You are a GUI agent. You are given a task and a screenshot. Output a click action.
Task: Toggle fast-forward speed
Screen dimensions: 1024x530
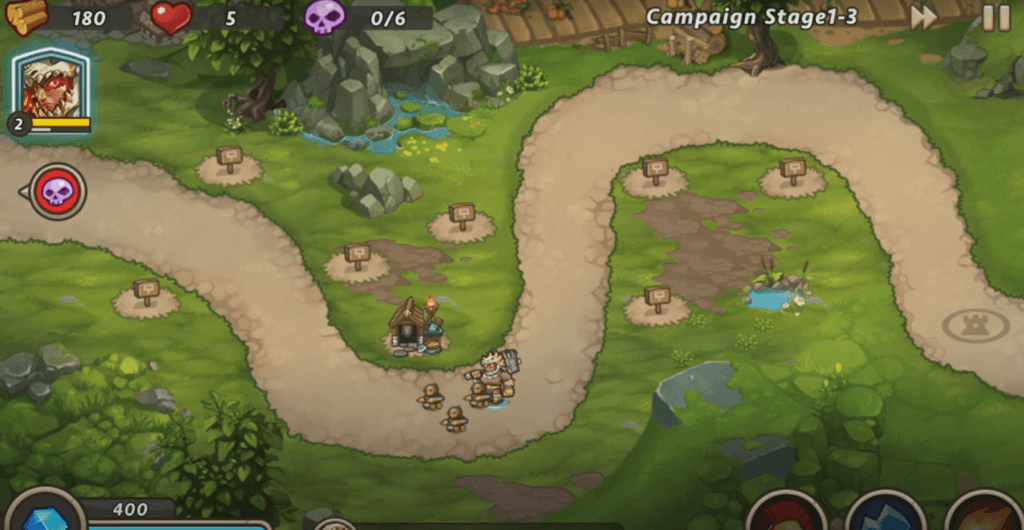click(923, 17)
